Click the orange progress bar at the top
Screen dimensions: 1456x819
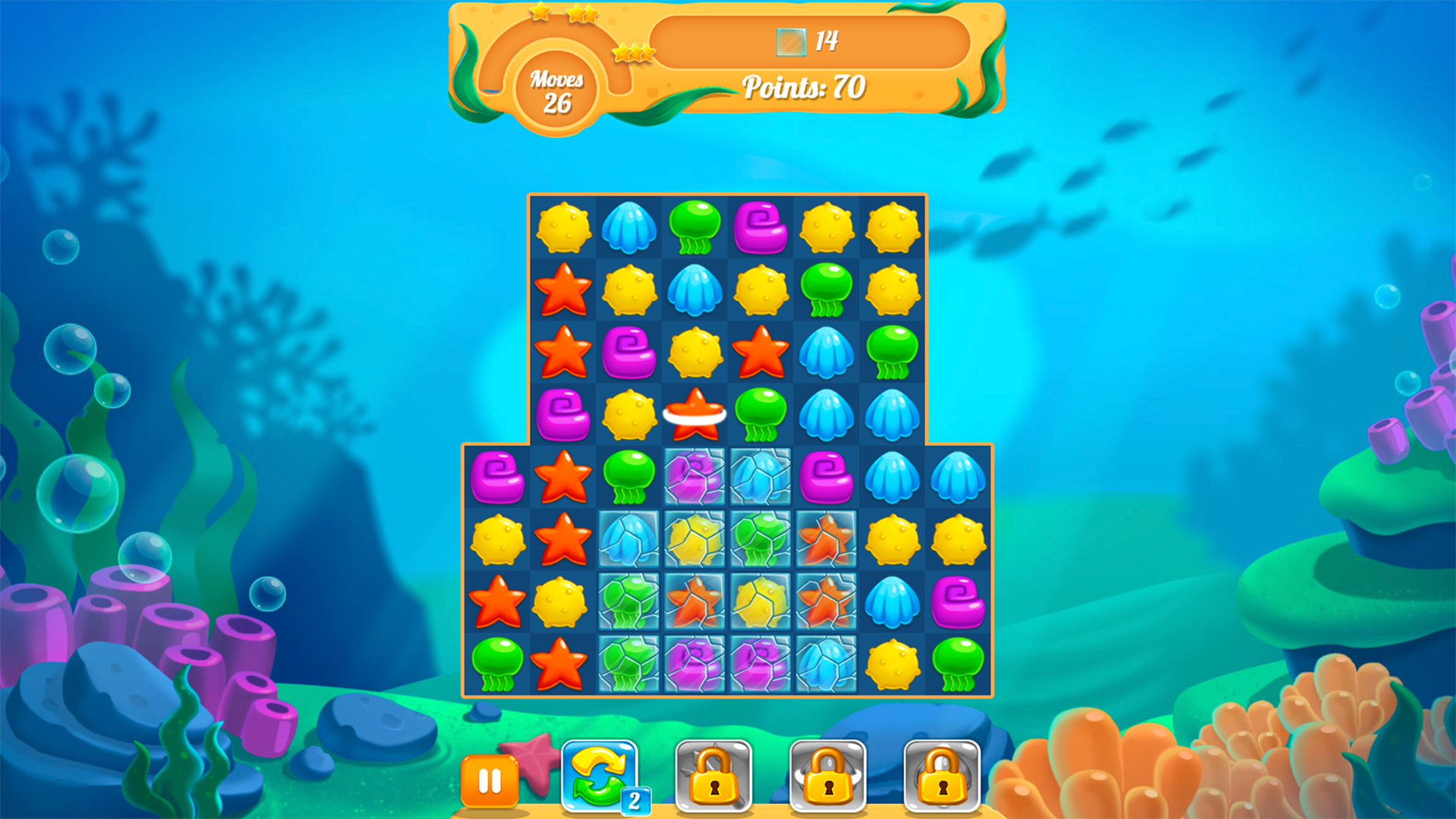tap(811, 42)
